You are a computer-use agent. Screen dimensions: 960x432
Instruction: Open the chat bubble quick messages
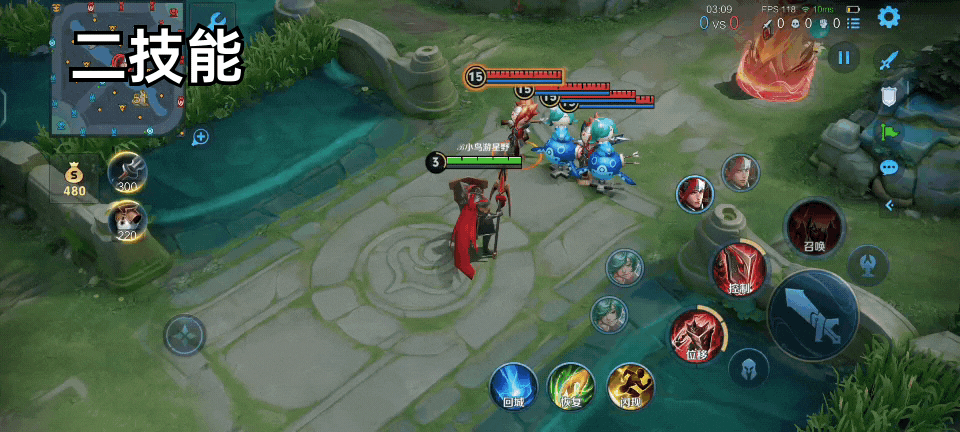coord(889,167)
